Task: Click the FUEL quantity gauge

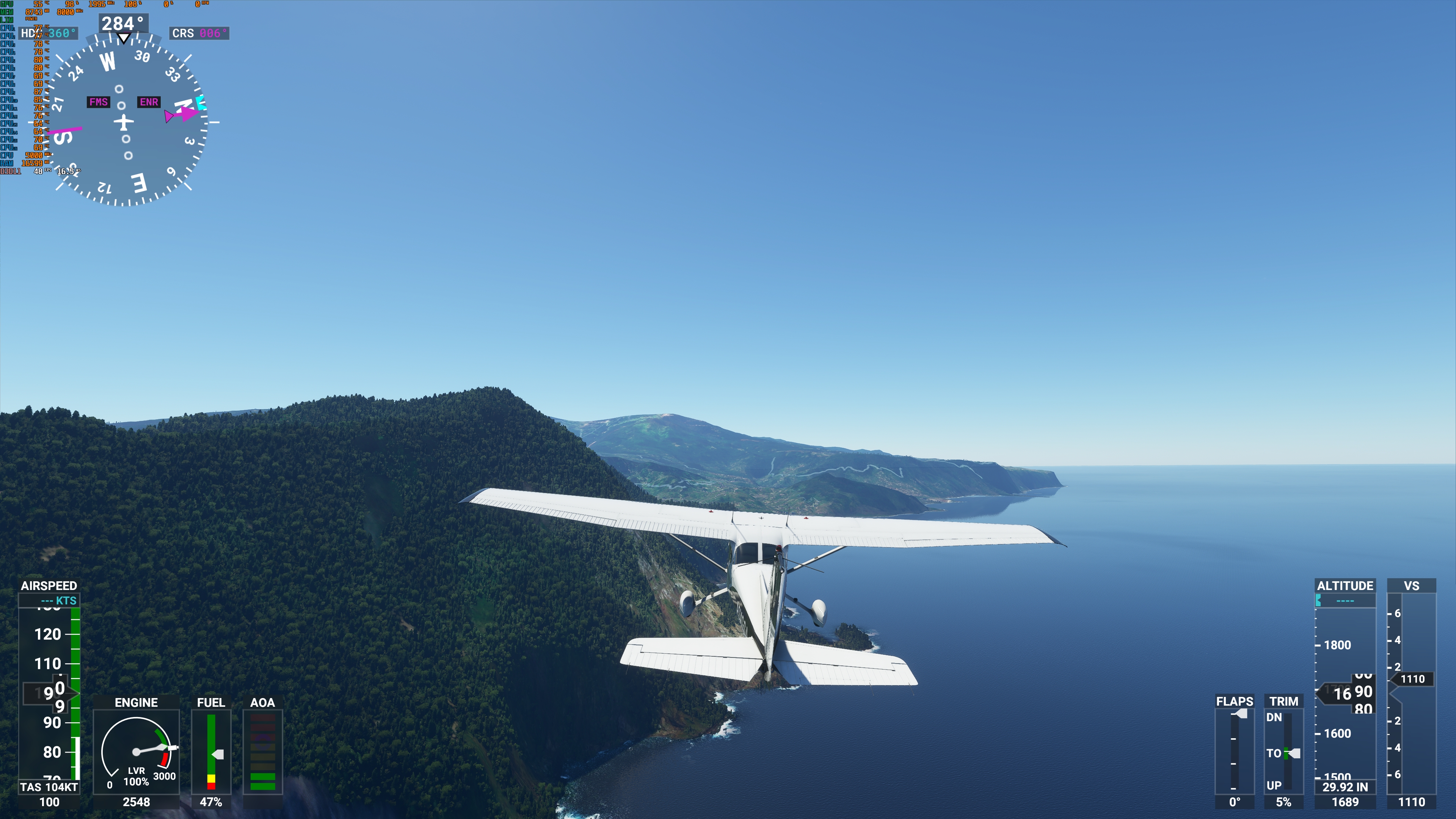Action: tap(211, 752)
